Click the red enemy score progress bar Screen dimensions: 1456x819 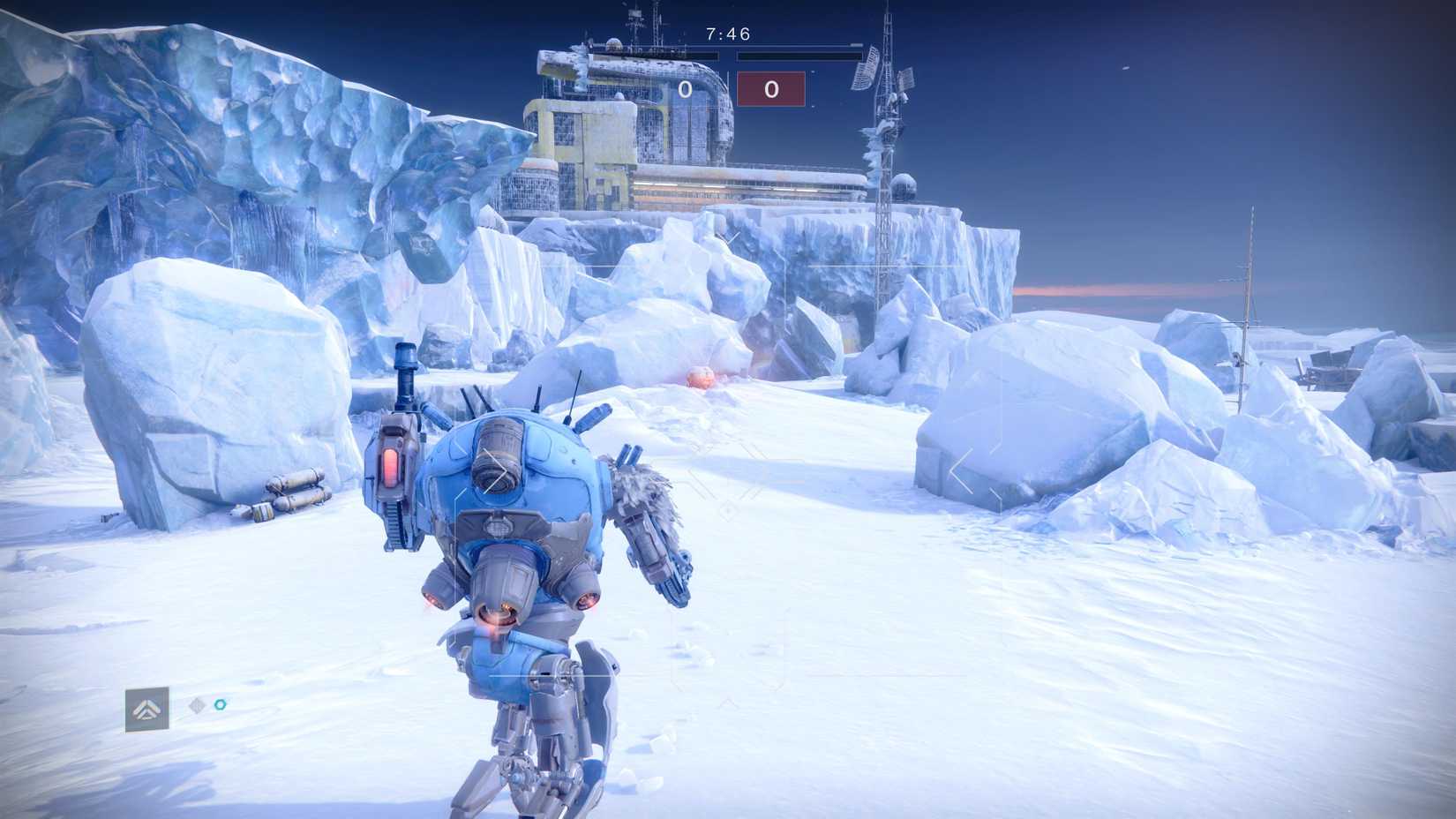(796, 56)
